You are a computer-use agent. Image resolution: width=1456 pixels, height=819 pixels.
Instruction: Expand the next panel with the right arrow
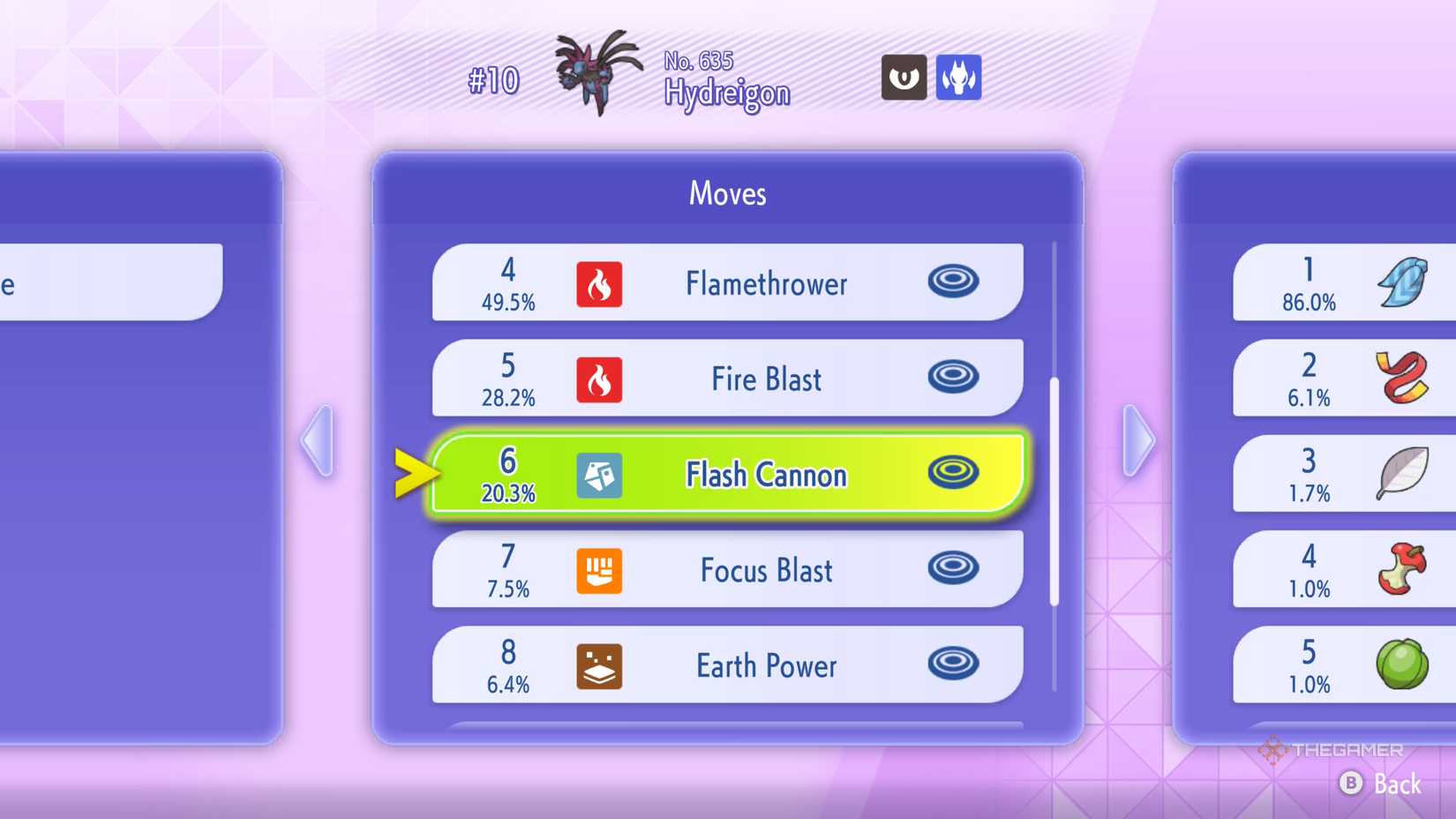pyautogui.click(x=1138, y=439)
